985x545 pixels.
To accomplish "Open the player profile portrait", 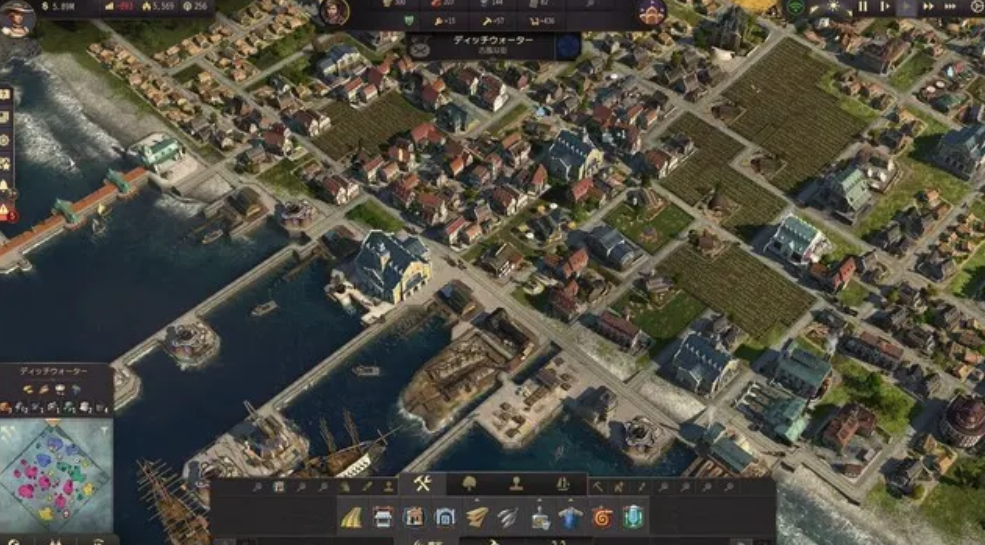I will coord(17,17).
